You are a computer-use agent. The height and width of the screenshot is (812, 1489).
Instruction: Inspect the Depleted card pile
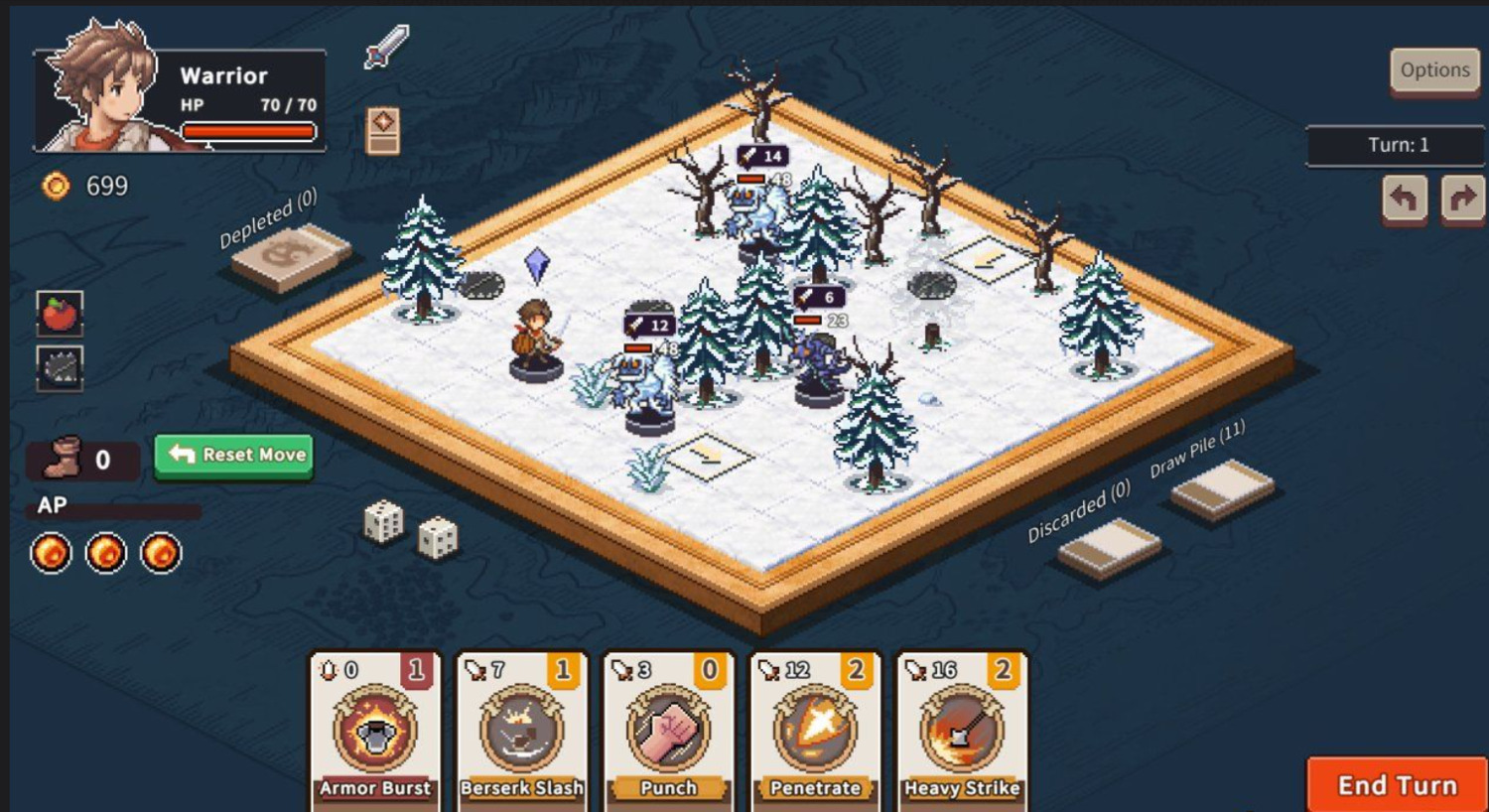[x=290, y=256]
